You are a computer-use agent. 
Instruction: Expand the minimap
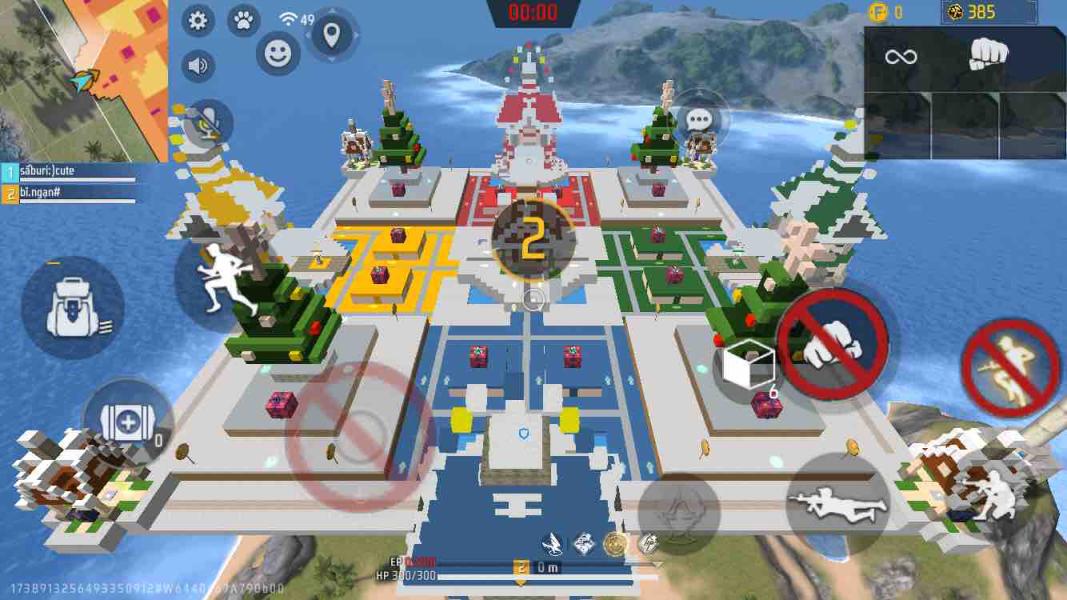83,80
